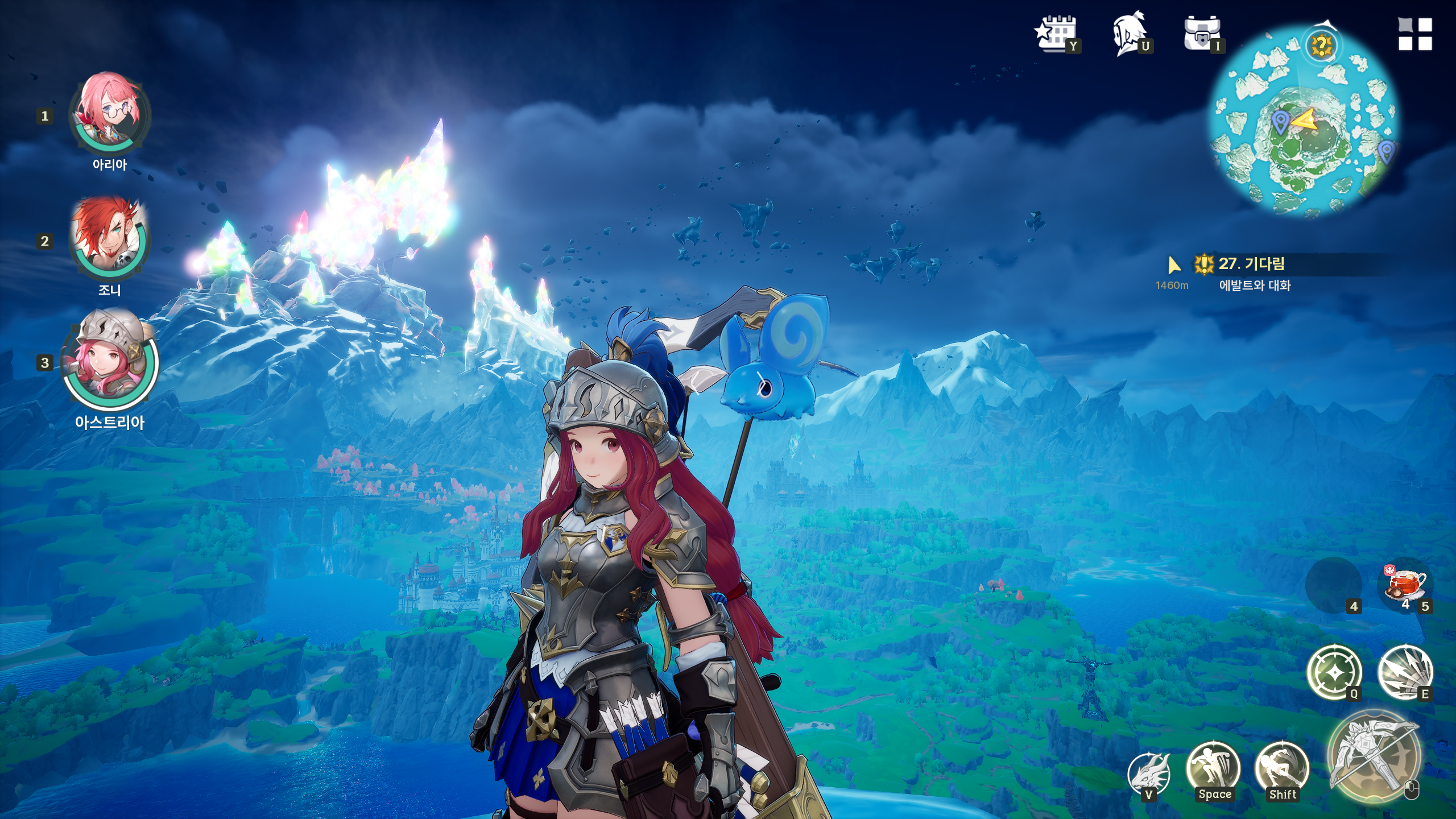Select party member 아리아 portrait
The height and width of the screenshot is (819, 1456).
[x=109, y=114]
